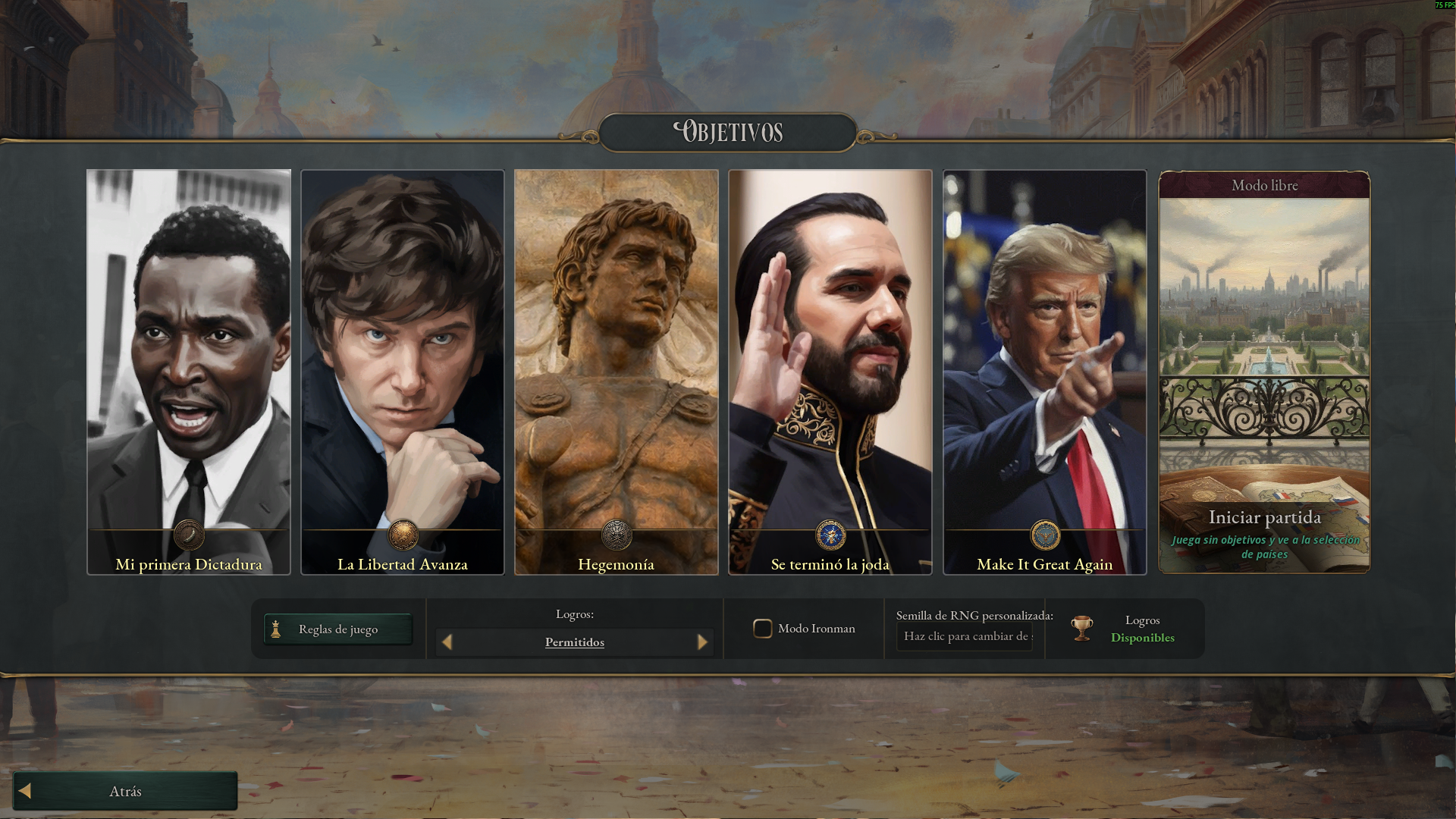Open the Reglas de juego settings
Screen dimensions: 1456x819
[338, 629]
